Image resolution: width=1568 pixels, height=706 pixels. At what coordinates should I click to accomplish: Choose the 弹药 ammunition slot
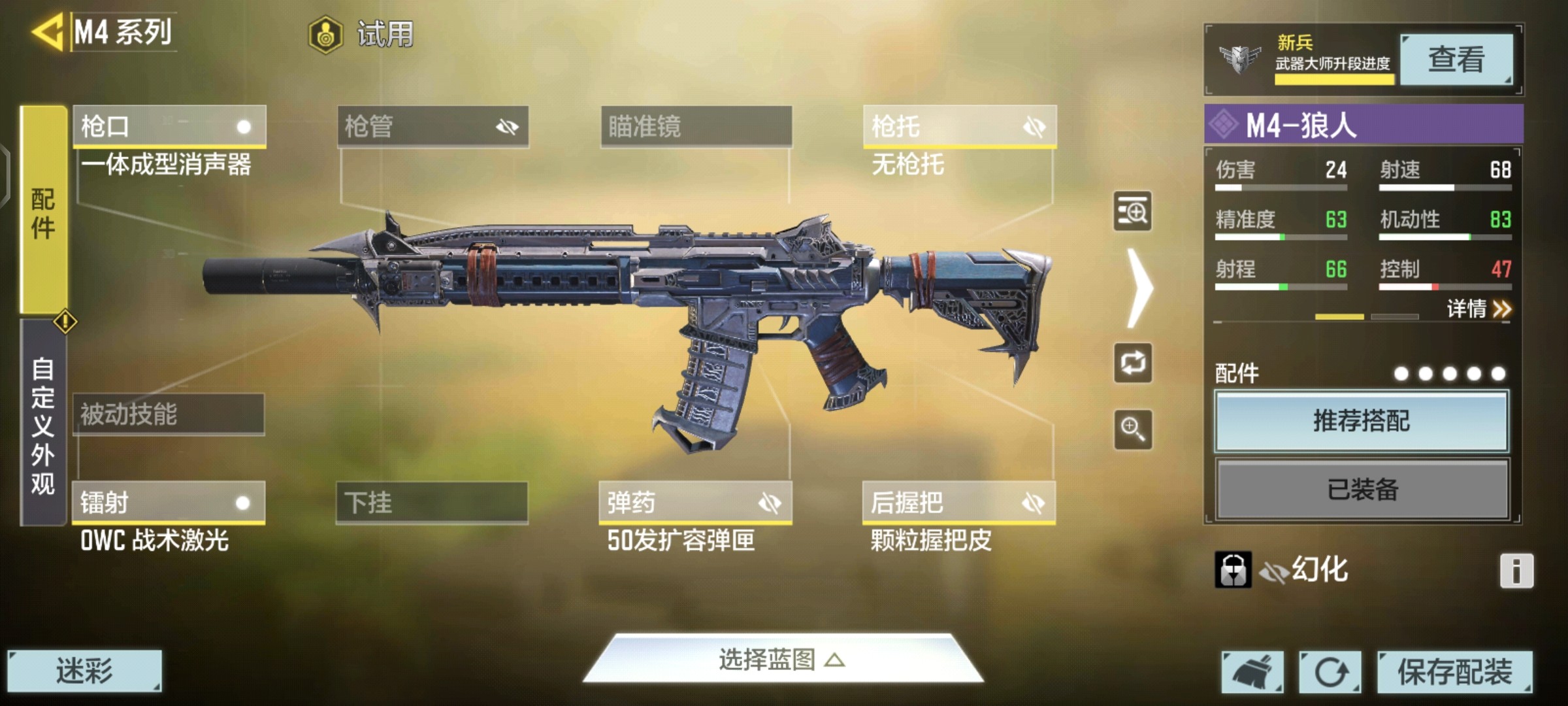[695, 502]
